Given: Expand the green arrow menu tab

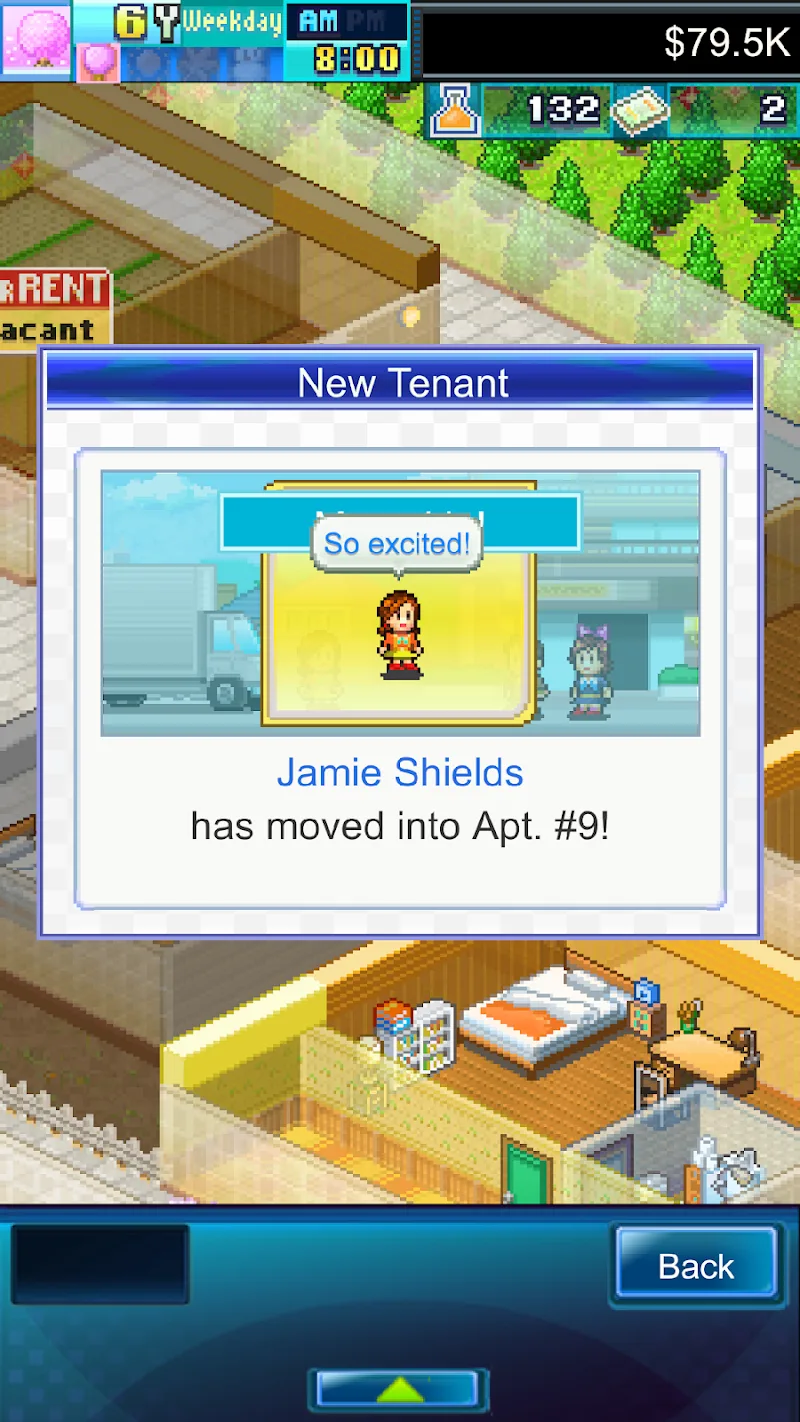Looking at the screenshot, I should coord(399,1389).
